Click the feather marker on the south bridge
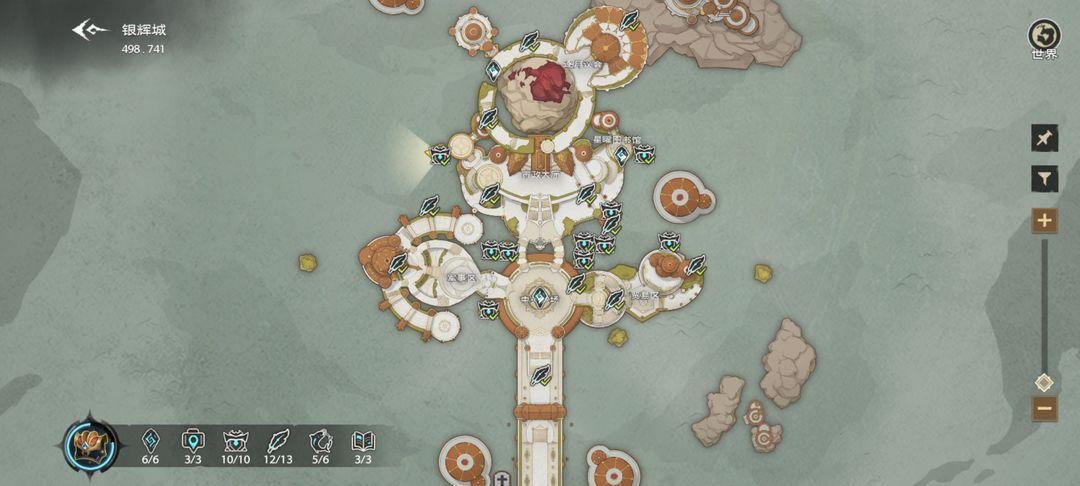 [x=541, y=375]
